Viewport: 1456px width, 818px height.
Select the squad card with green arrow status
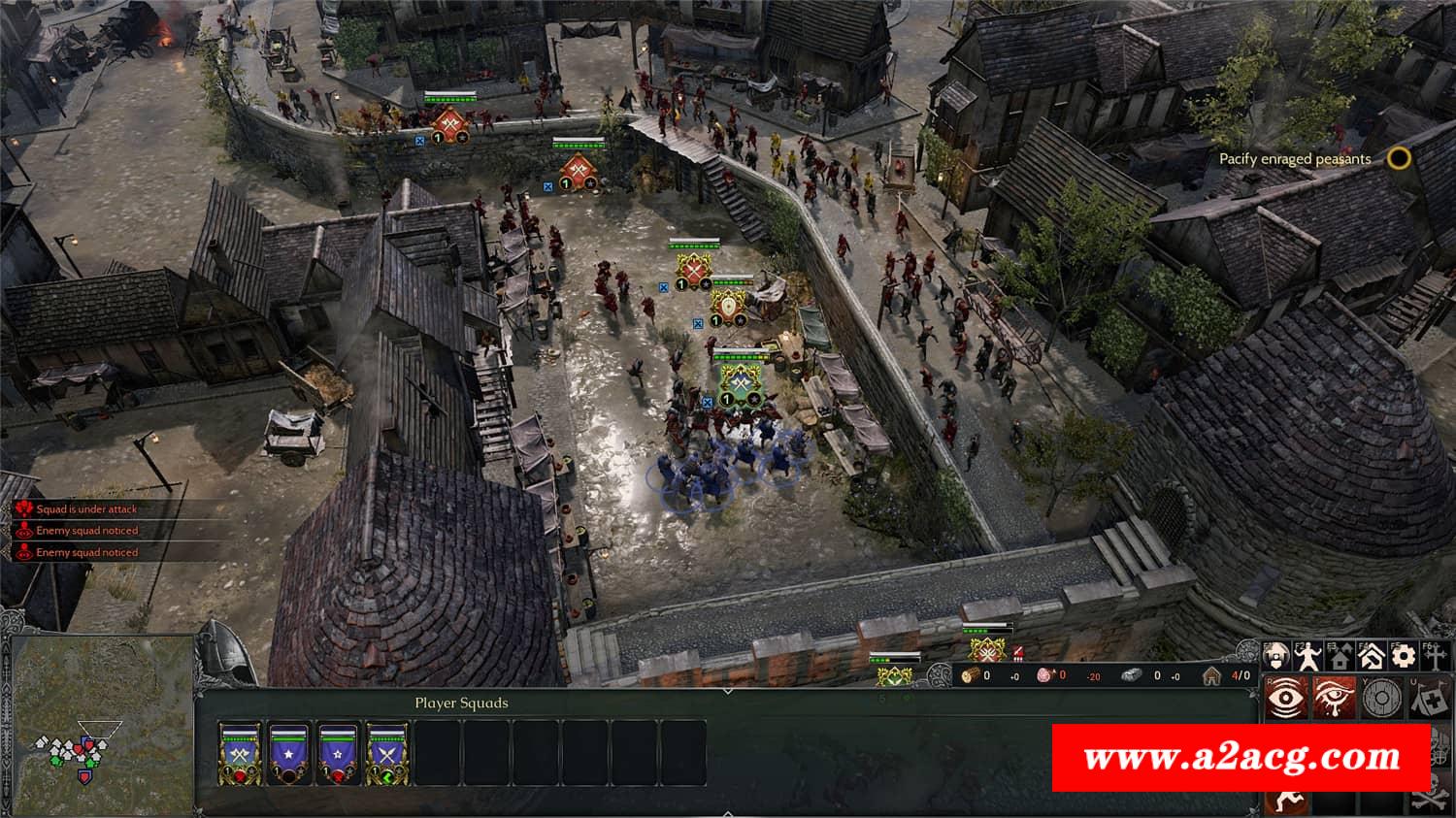[387, 753]
